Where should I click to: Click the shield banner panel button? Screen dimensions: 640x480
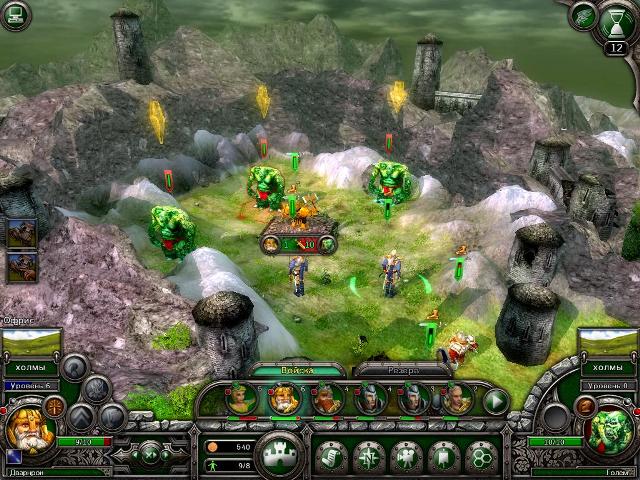point(444,455)
